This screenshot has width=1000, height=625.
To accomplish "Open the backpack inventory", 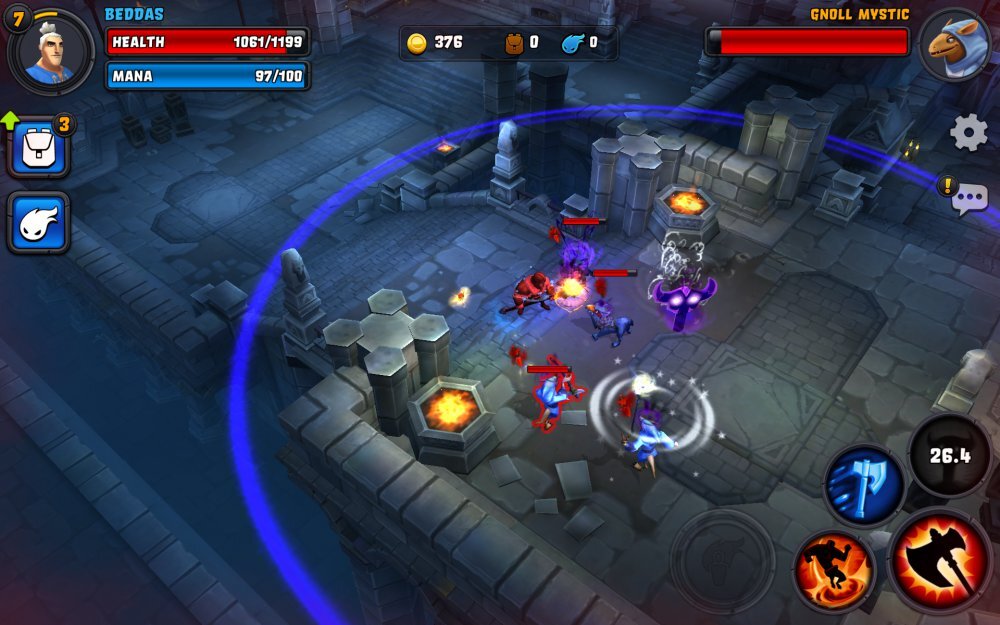I will coord(39,150).
